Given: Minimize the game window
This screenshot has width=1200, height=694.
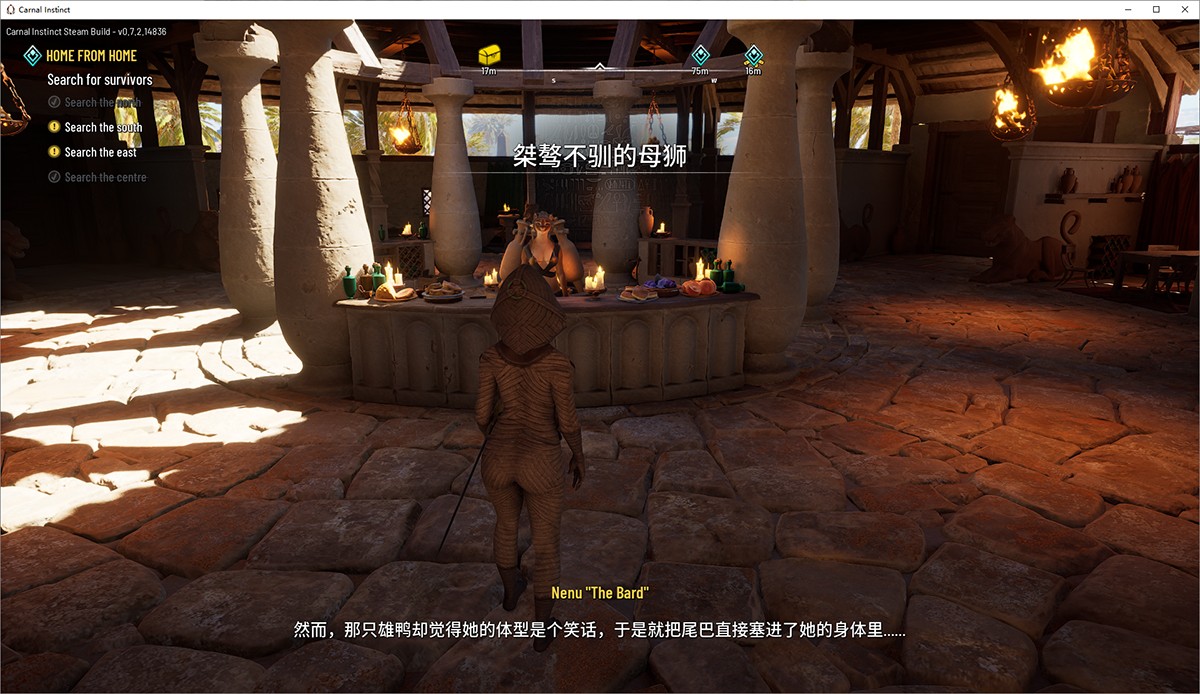Looking at the screenshot, I should (x=1127, y=9).
